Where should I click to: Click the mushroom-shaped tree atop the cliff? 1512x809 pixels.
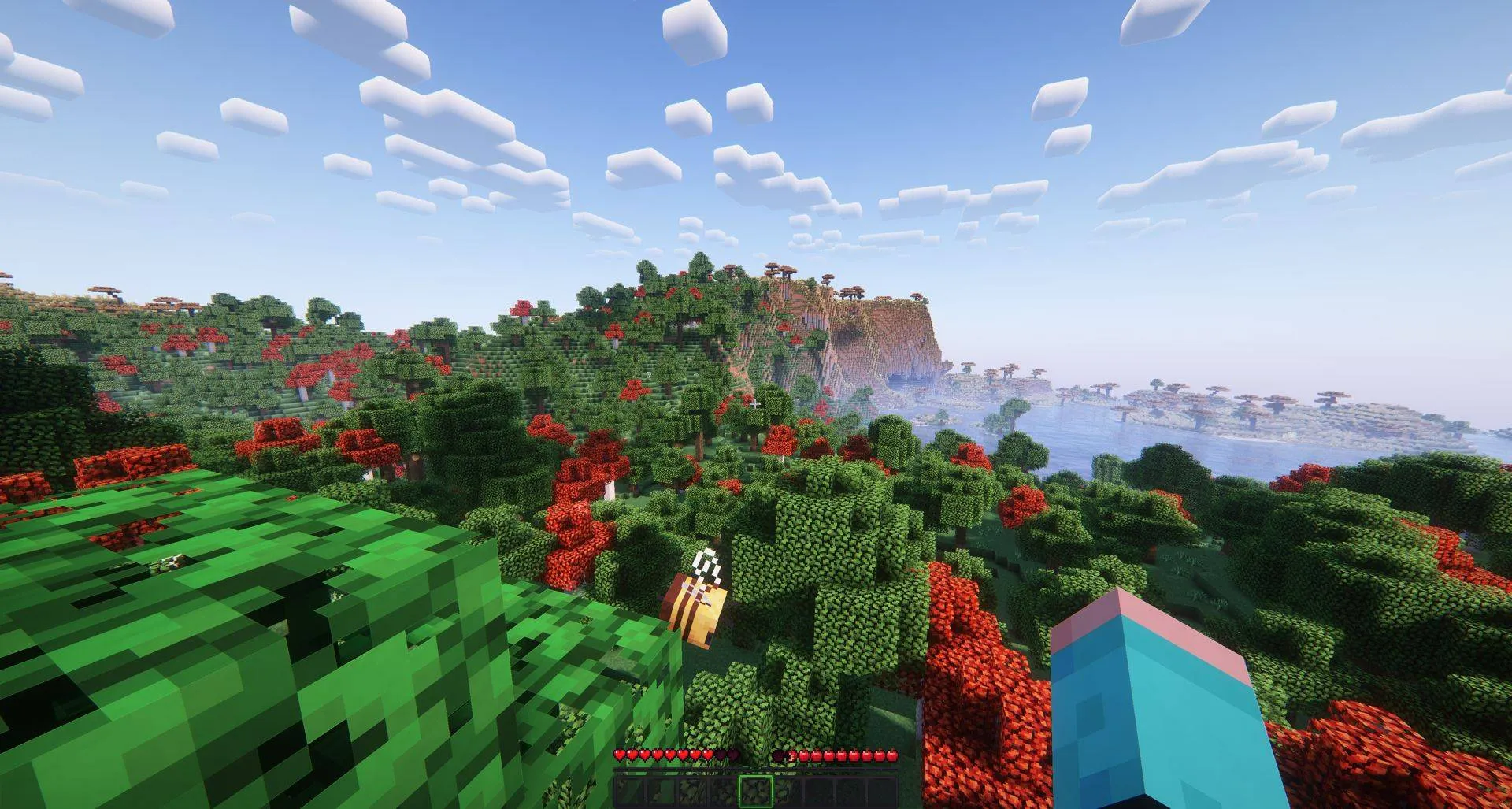tap(854, 288)
